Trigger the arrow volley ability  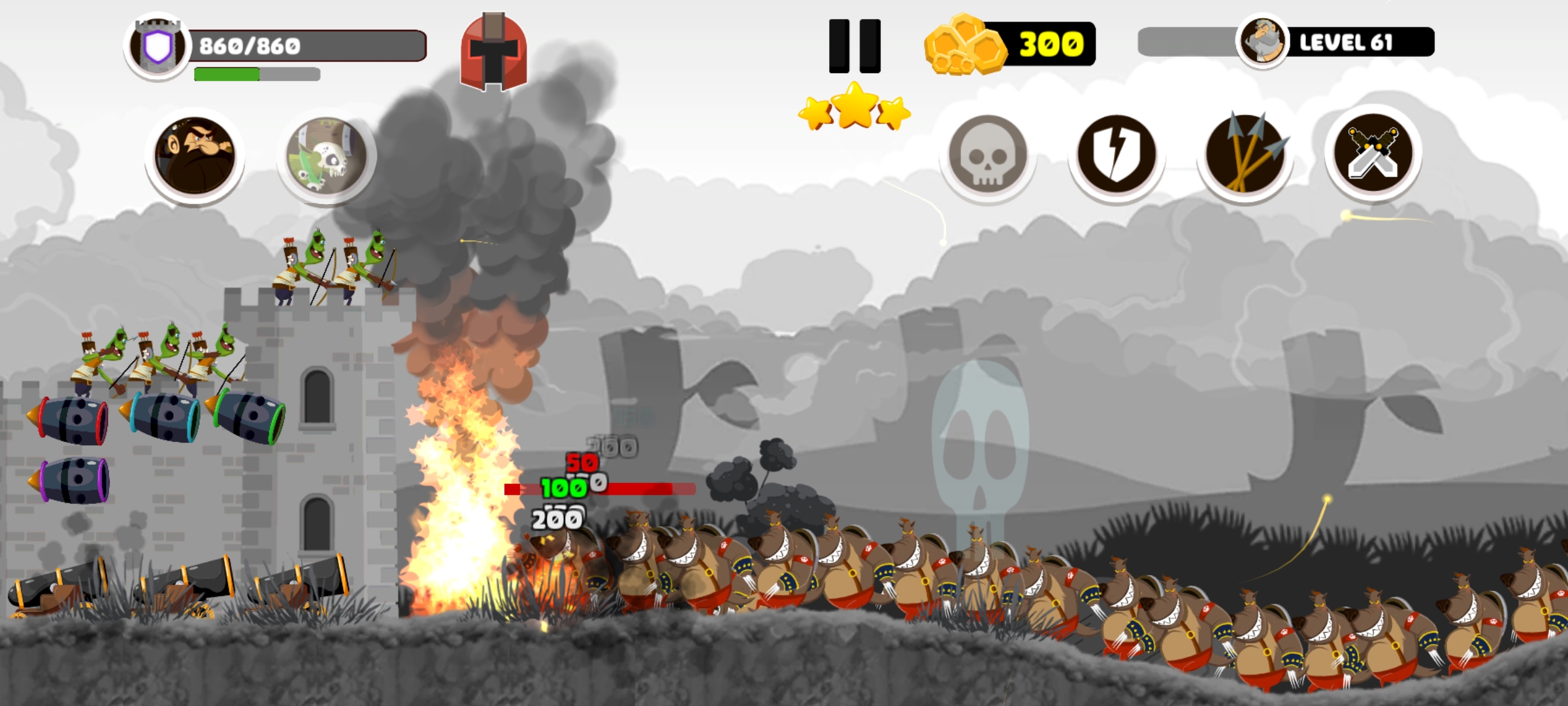click(x=1245, y=155)
